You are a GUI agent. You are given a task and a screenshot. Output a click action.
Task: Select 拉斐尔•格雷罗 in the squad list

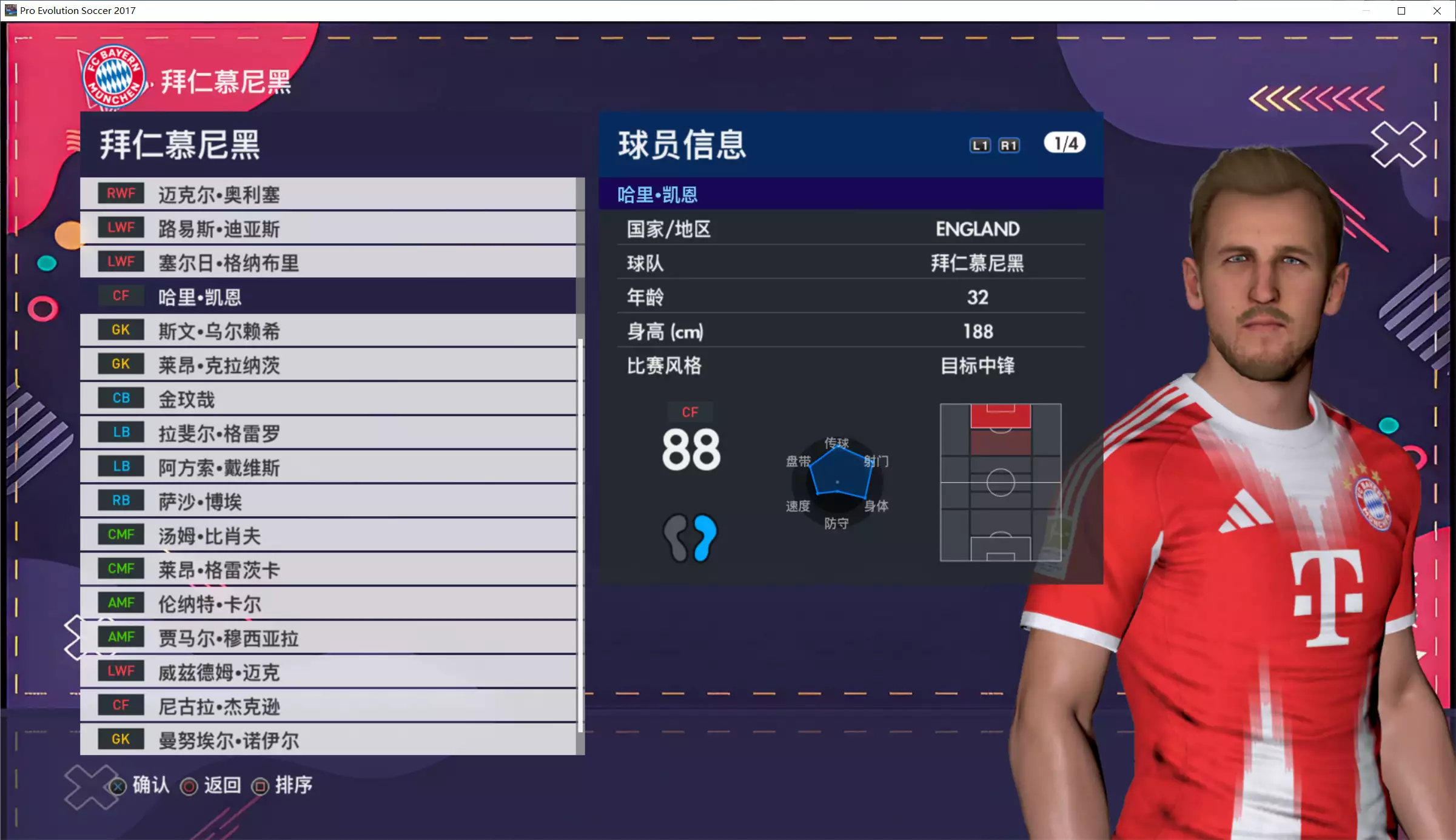pos(327,433)
